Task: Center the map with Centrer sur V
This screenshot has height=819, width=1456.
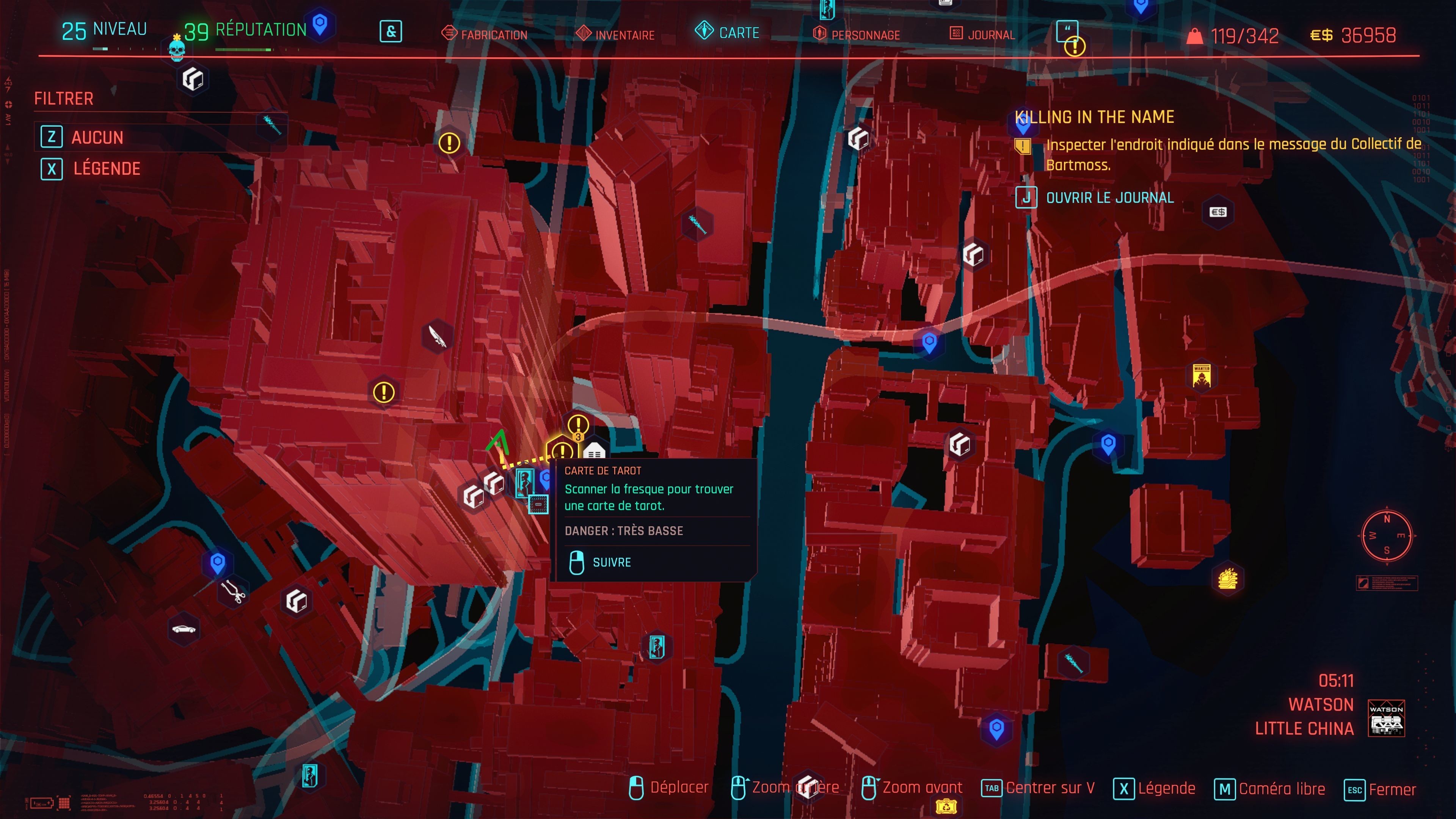Action: point(1050,788)
